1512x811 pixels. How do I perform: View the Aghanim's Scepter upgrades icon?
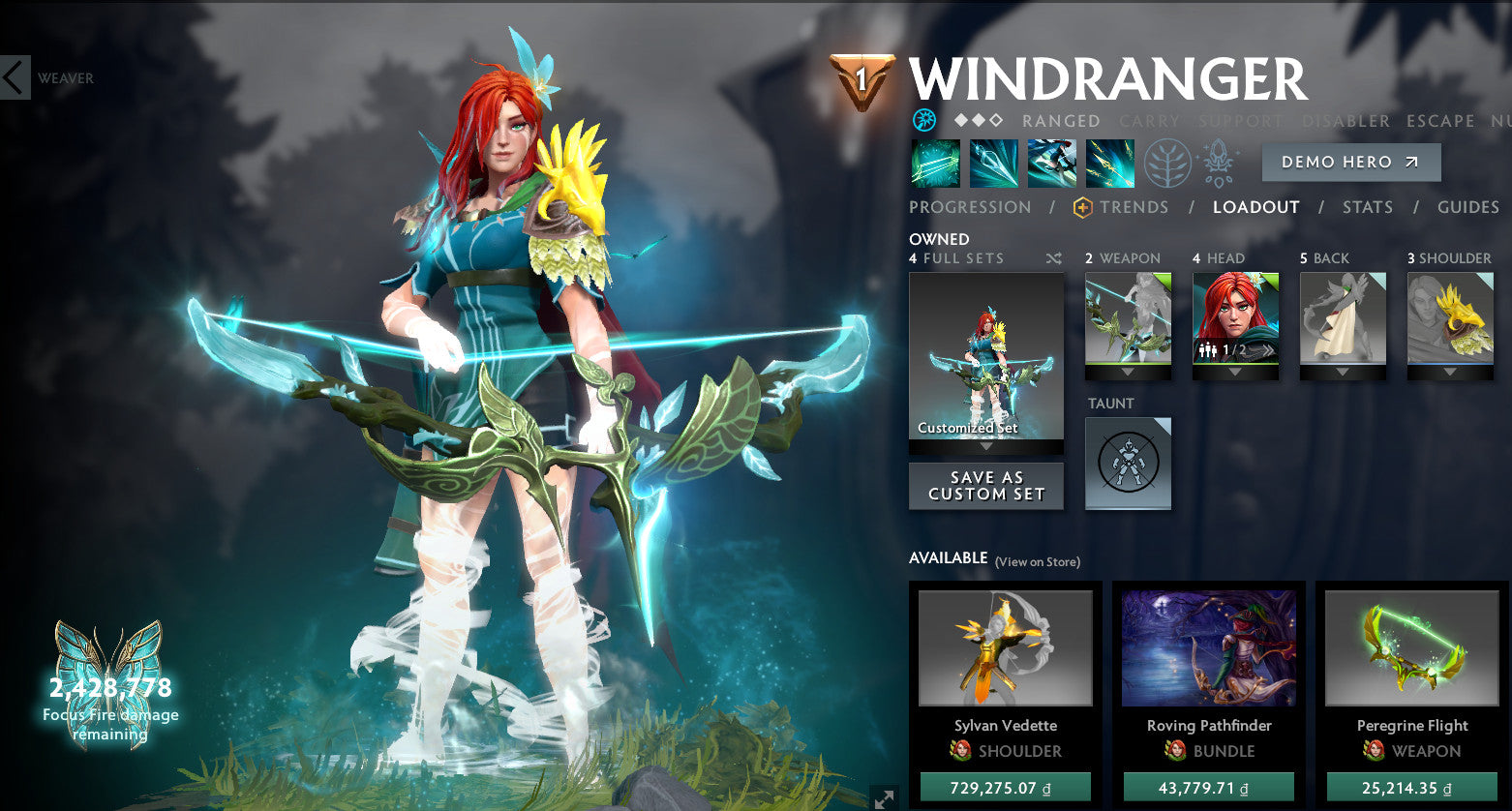pyautogui.click(x=1218, y=163)
